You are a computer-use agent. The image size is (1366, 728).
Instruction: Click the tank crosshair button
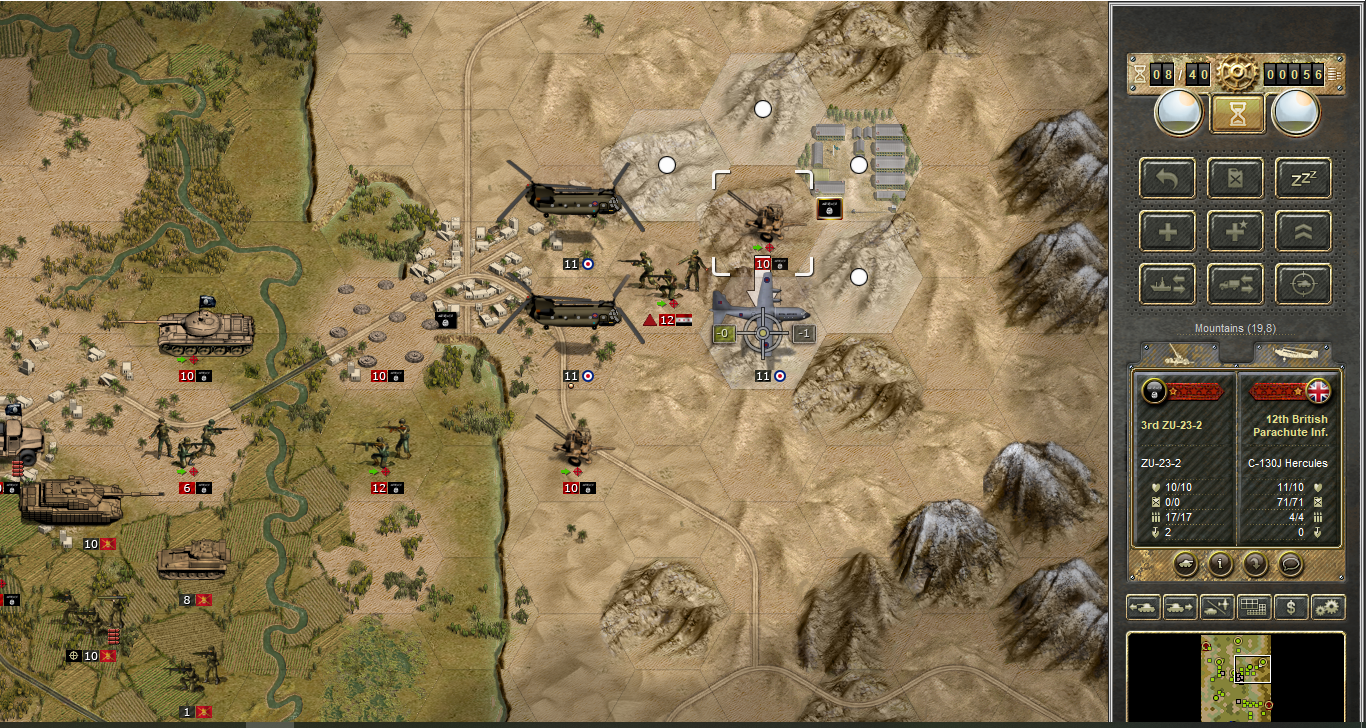(x=1304, y=284)
